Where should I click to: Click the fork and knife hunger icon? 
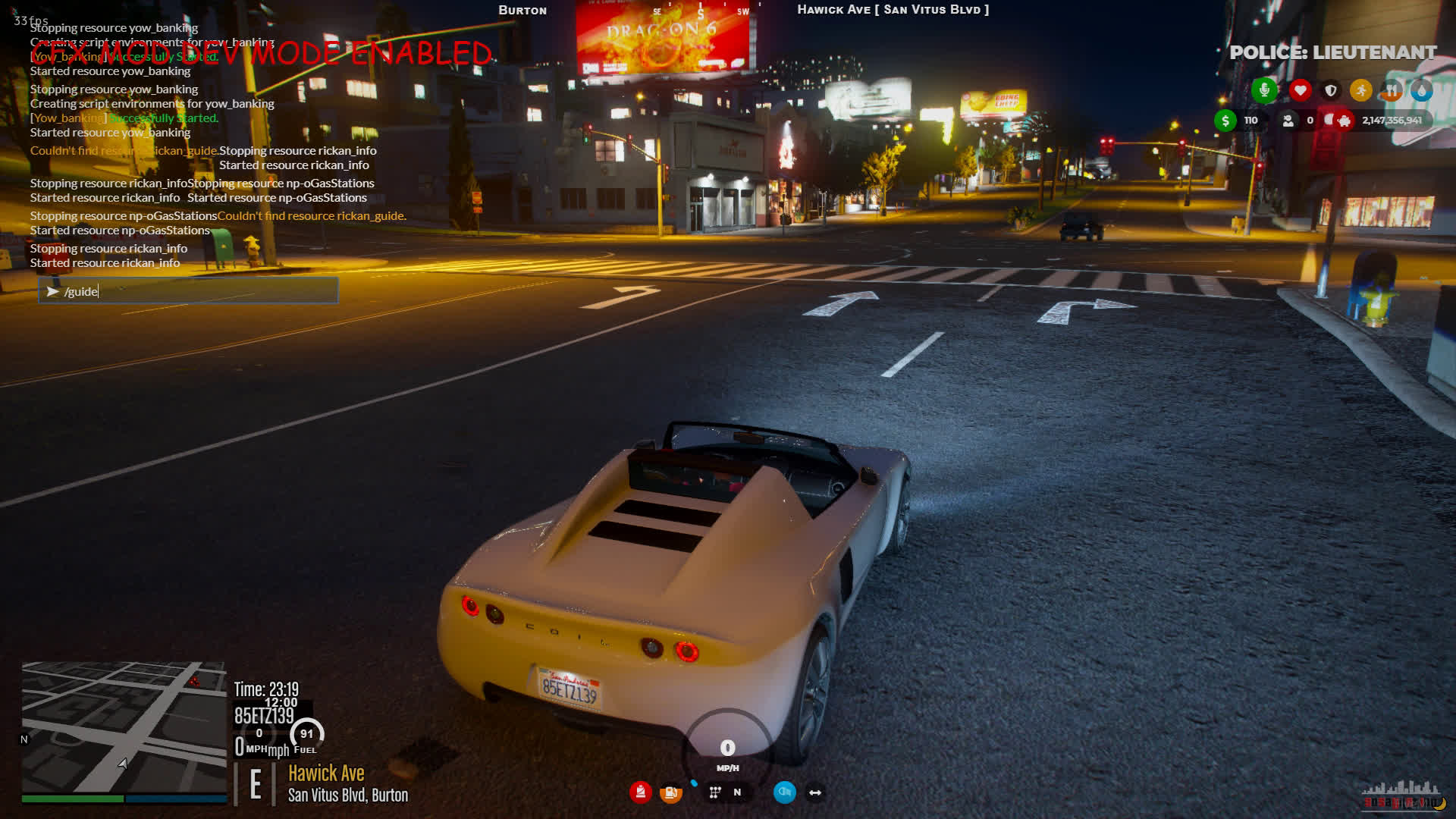pyautogui.click(x=1392, y=91)
